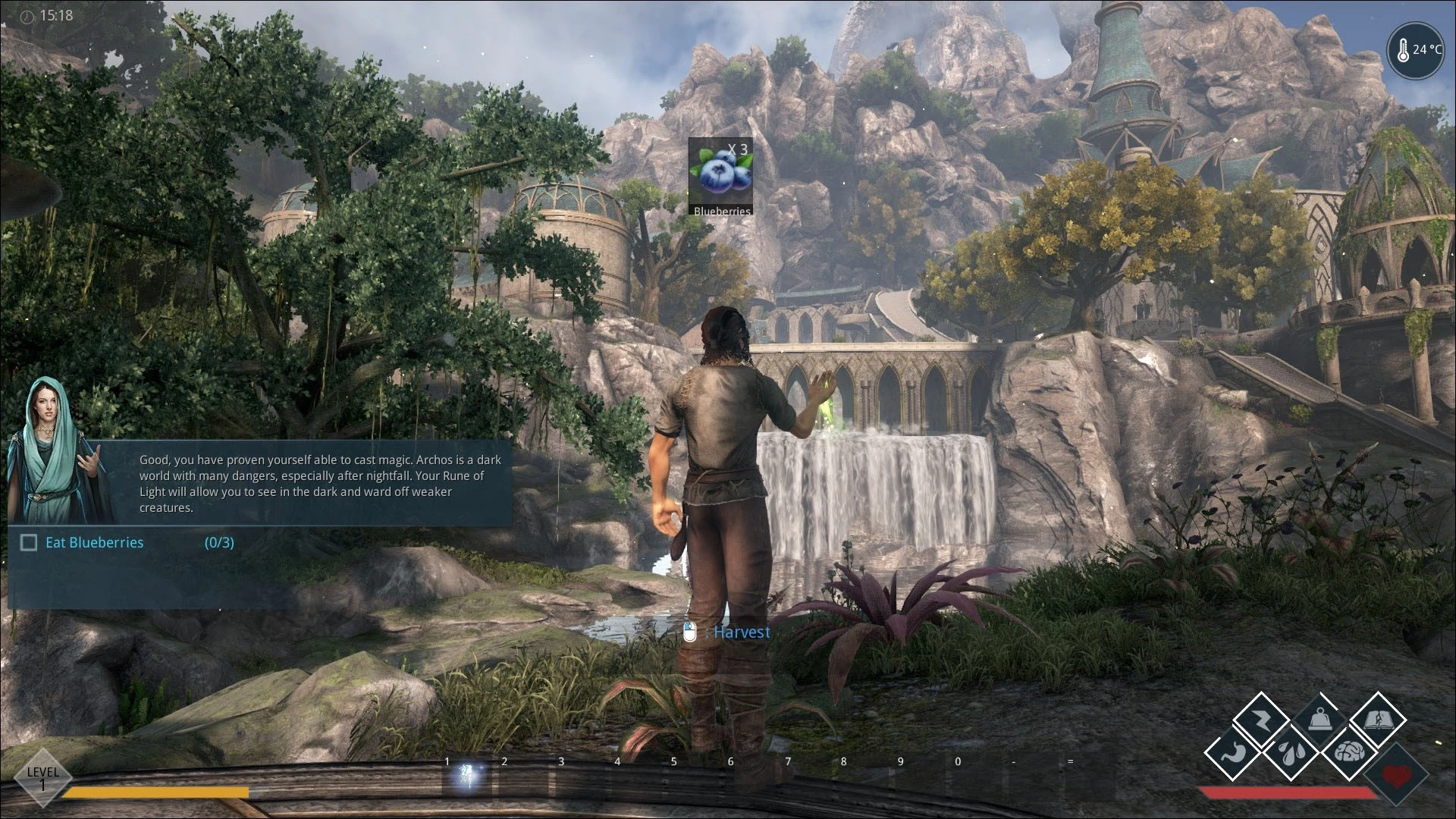
Task: Select the brain status icon
Action: (x=1349, y=752)
